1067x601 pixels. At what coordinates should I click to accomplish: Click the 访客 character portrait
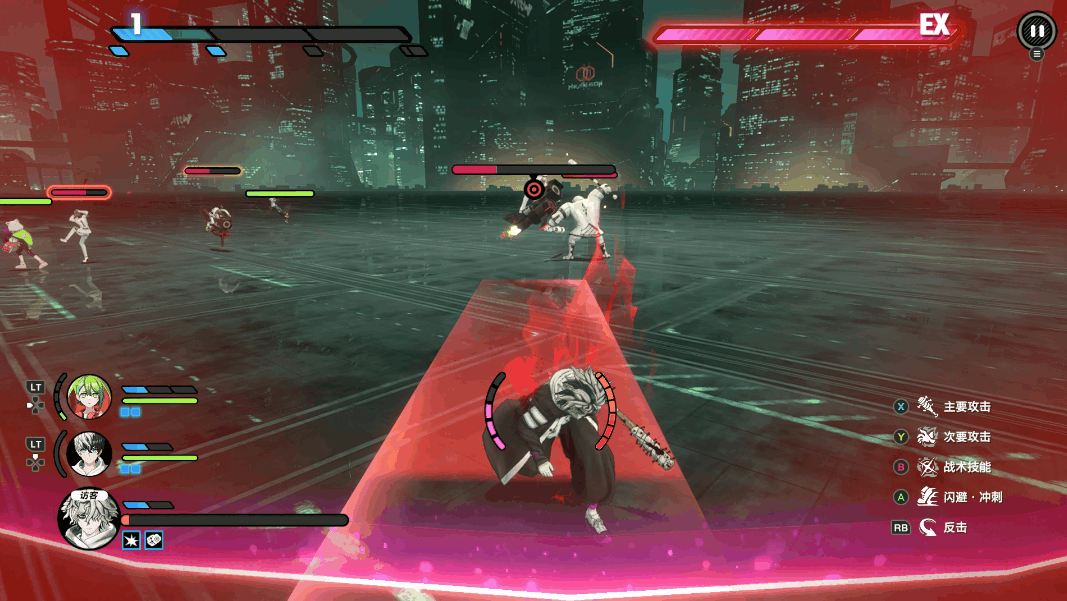[90, 519]
